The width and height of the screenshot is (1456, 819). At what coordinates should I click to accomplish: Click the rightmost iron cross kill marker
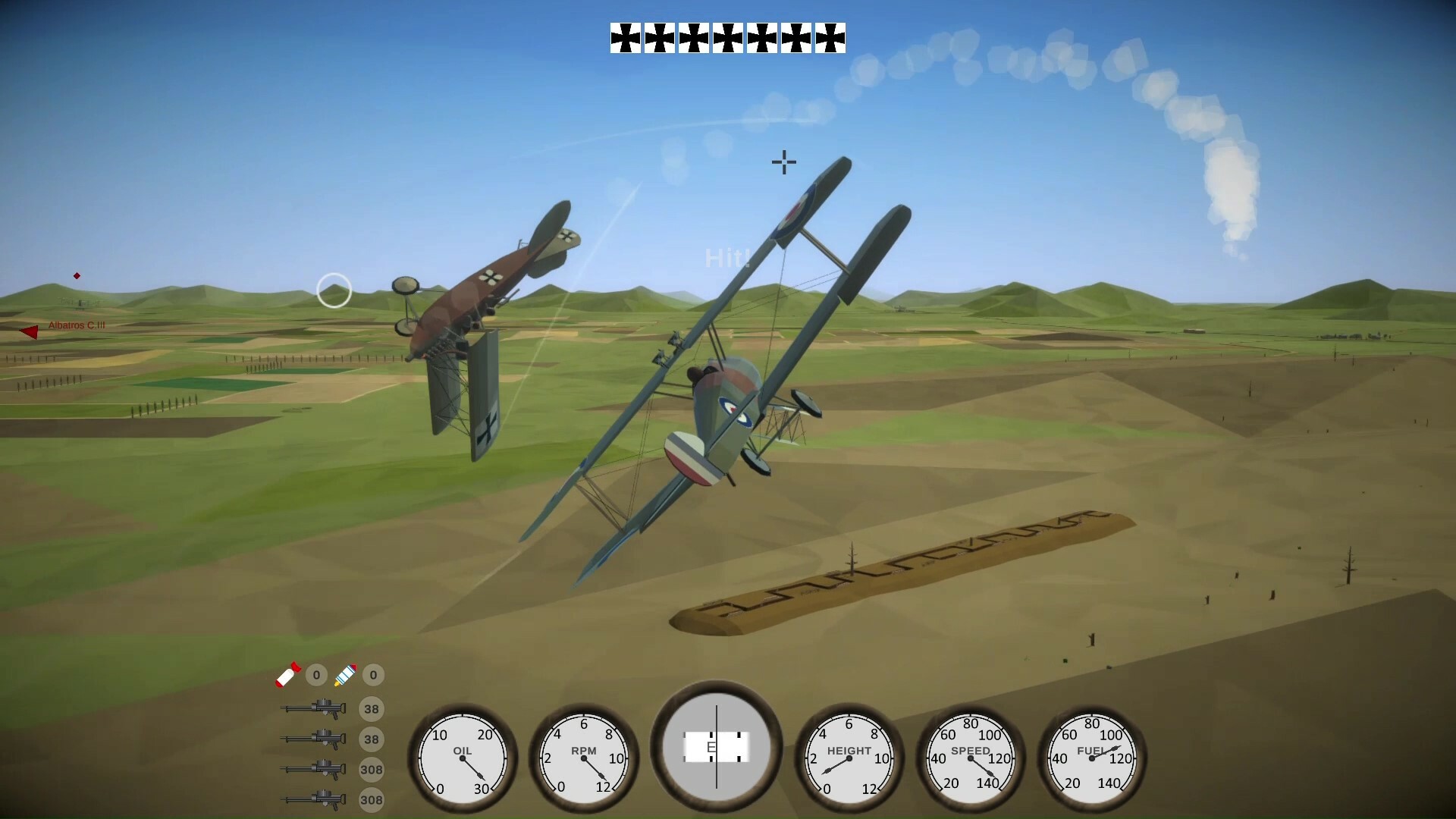[830, 38]
